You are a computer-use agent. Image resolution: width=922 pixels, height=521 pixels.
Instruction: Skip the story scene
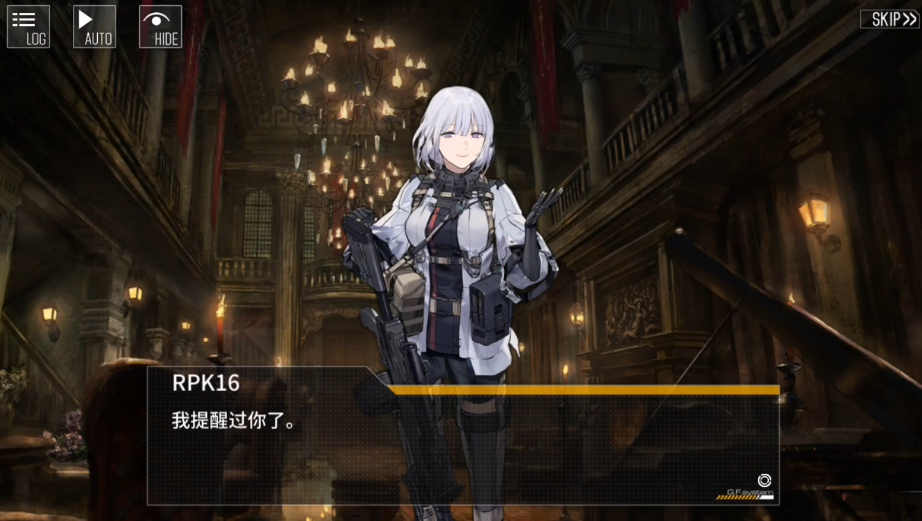click(x=888, y=19)
